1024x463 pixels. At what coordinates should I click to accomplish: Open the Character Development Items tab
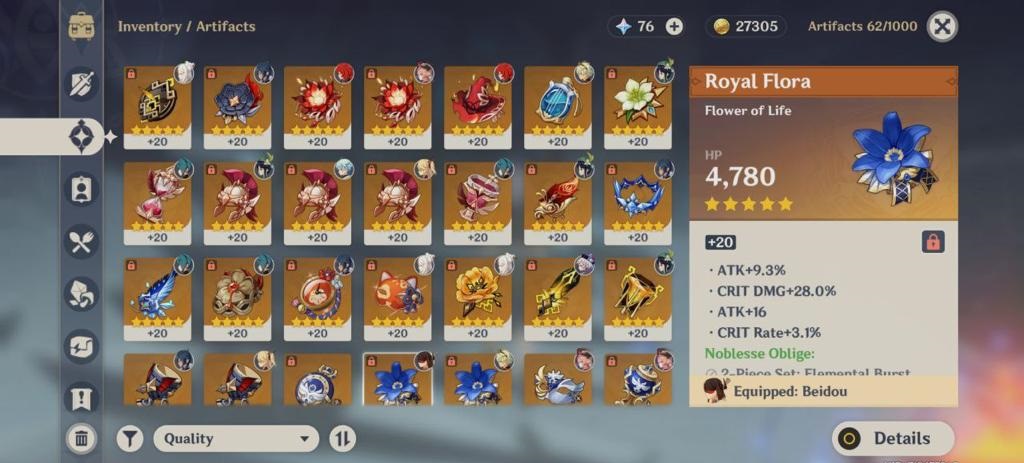click(81, 189)
